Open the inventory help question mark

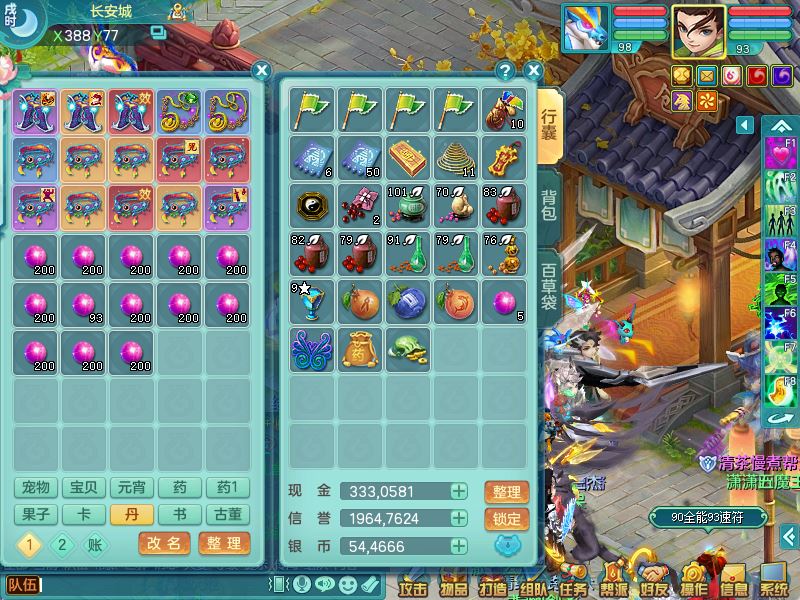tap(506, 71)
